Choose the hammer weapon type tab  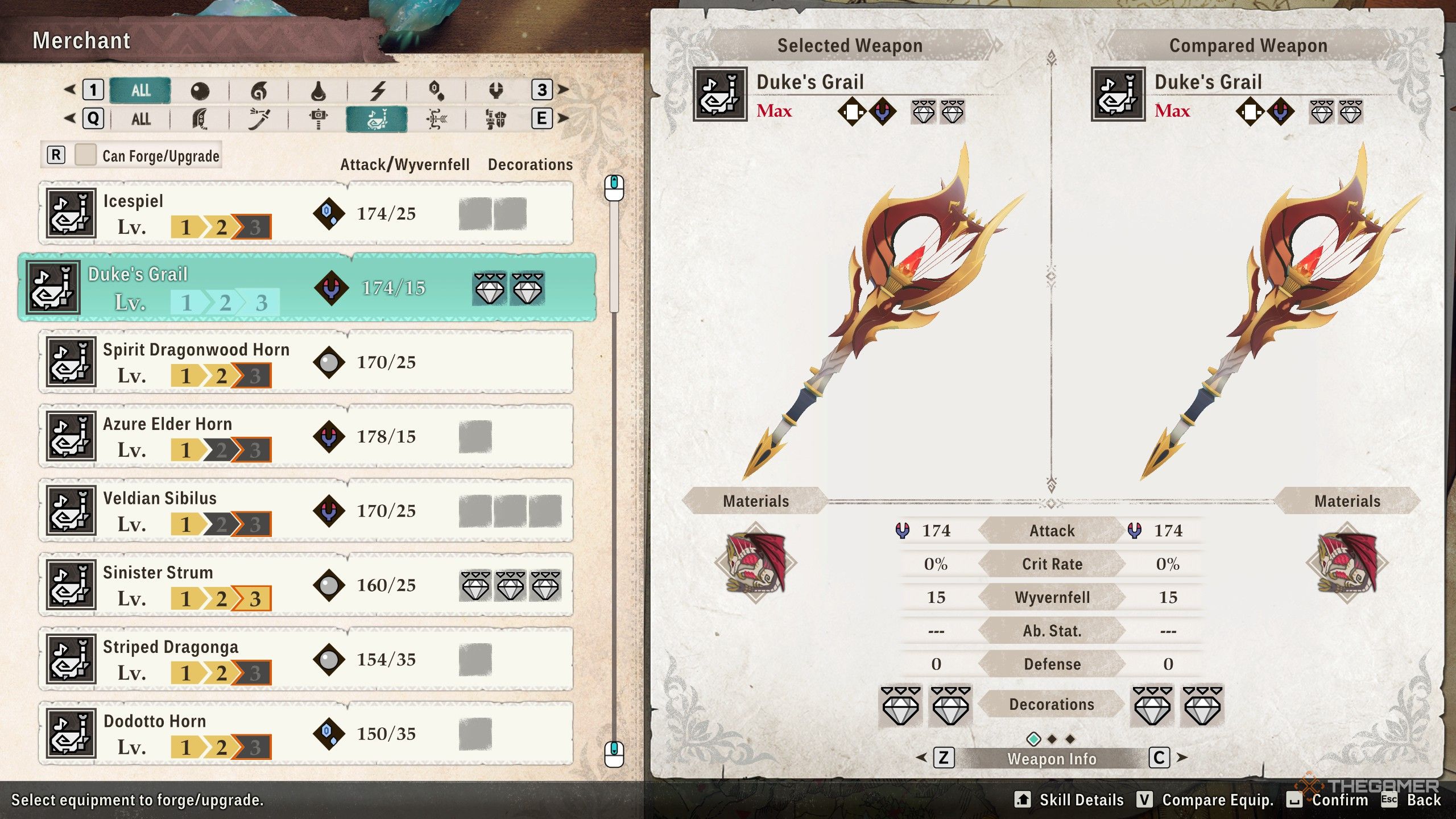point(318,119)
